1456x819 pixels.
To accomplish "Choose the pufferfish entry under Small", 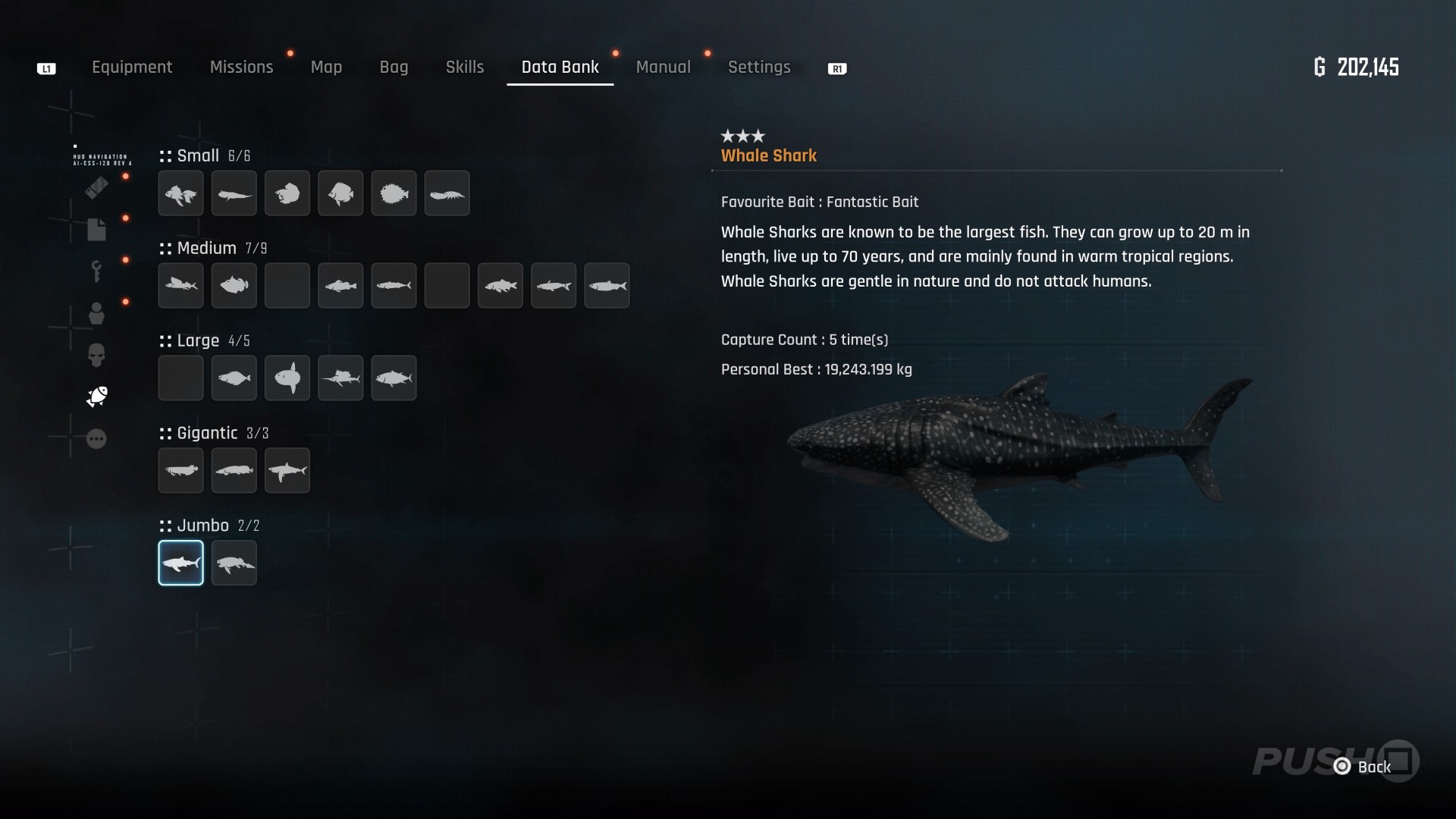I will click(x=394, y=193).
